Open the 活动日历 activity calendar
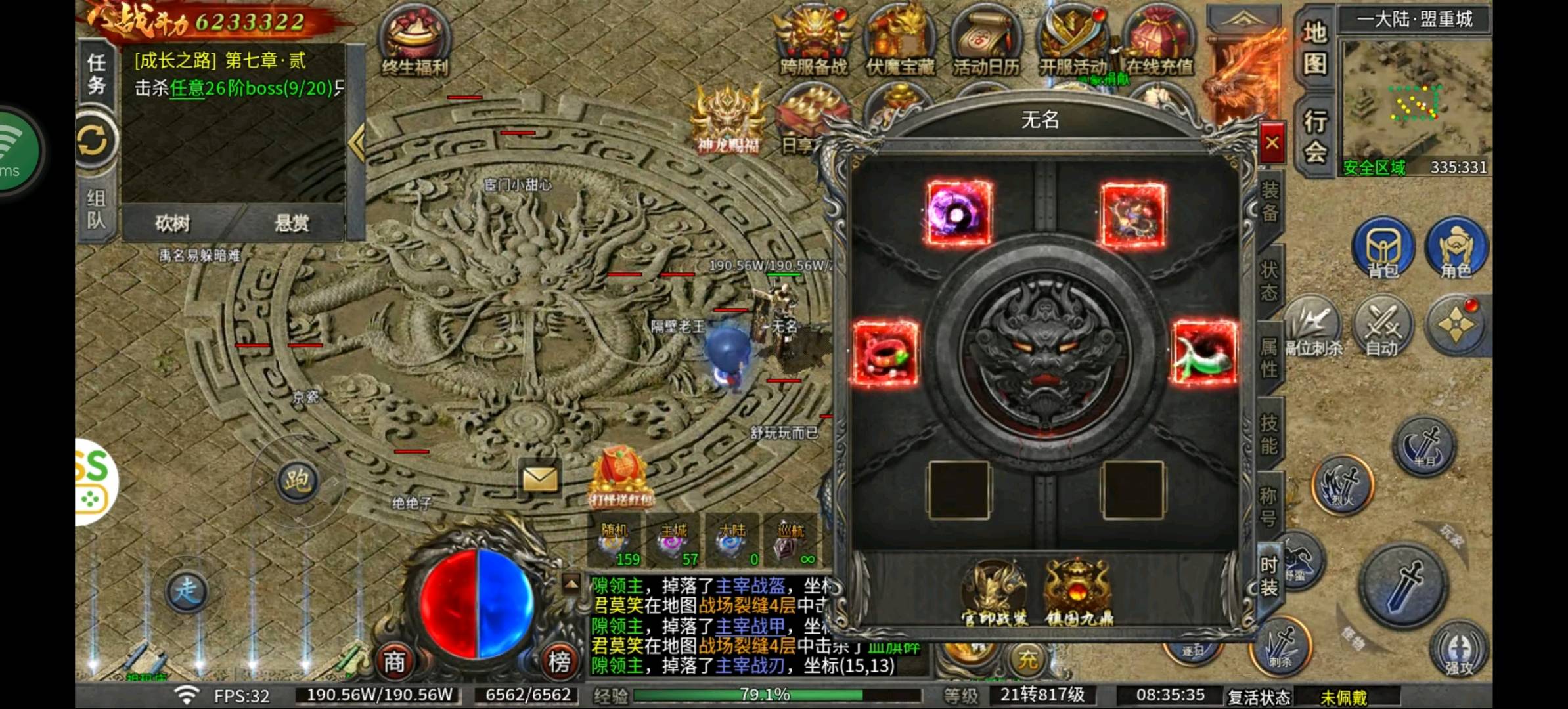Viewport: 1568px width, 709px height. (x=985, y=41)
